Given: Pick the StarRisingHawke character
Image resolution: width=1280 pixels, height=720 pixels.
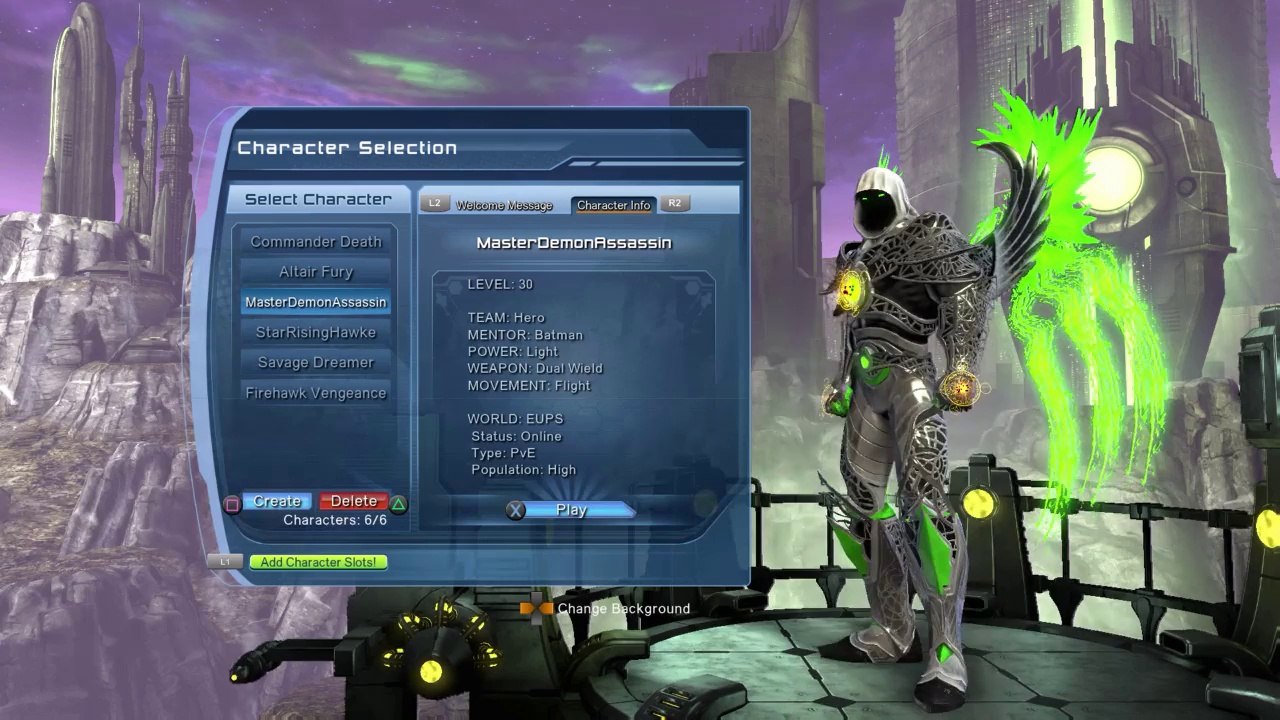Looking at the screenshot, I should 316,332.
